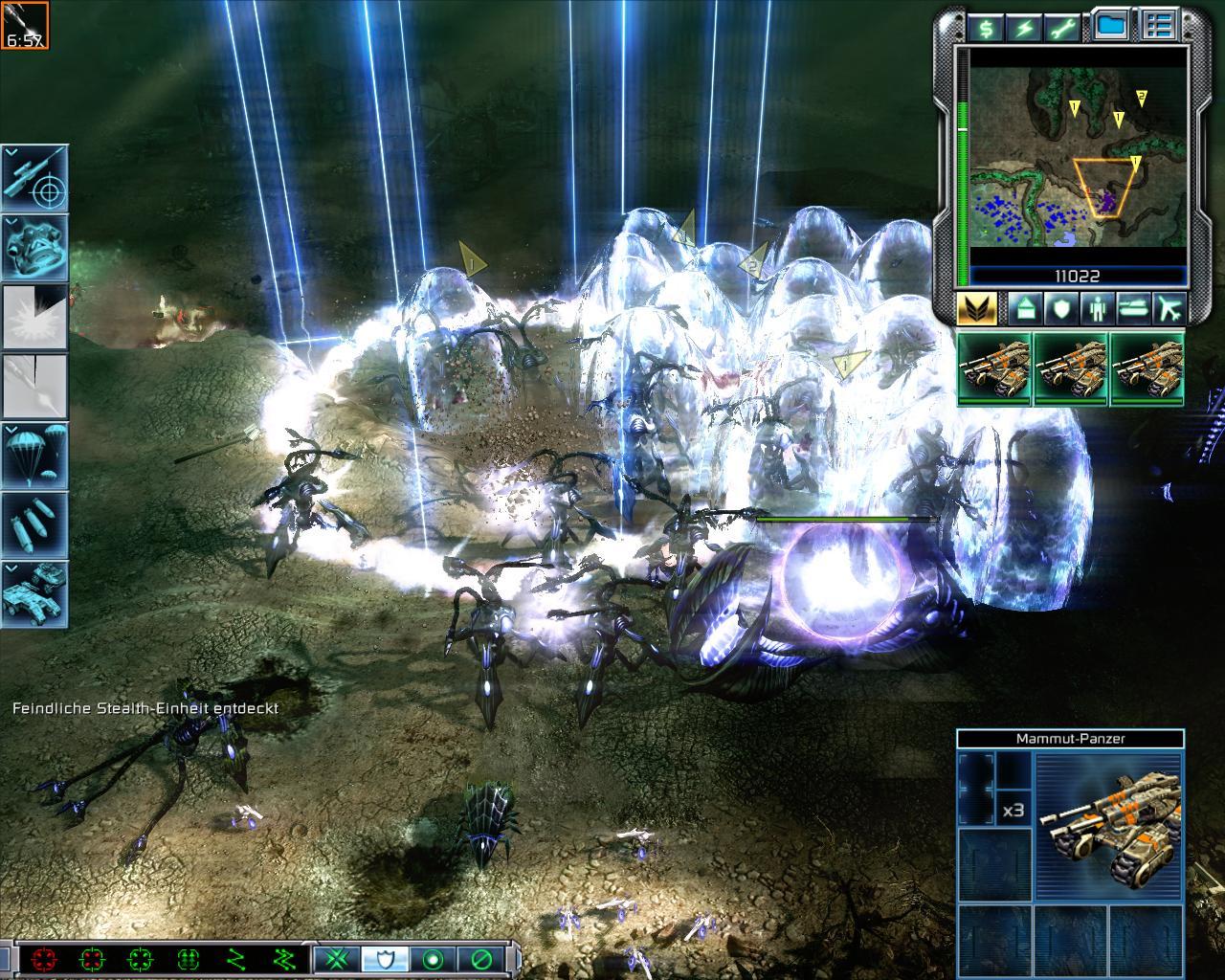This screenshot has width=1225, height=980.
Task: Select the gold rank chevrons tab
Action: pos(977,309)
